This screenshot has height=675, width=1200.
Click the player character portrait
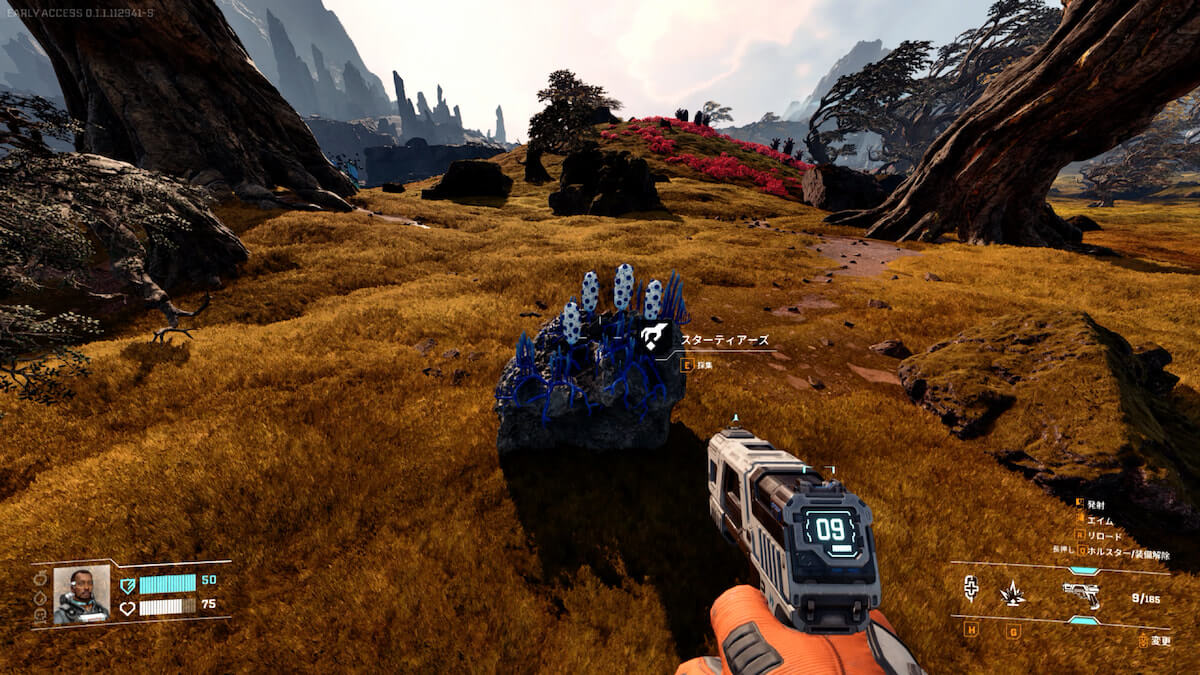tap(81, 594)
